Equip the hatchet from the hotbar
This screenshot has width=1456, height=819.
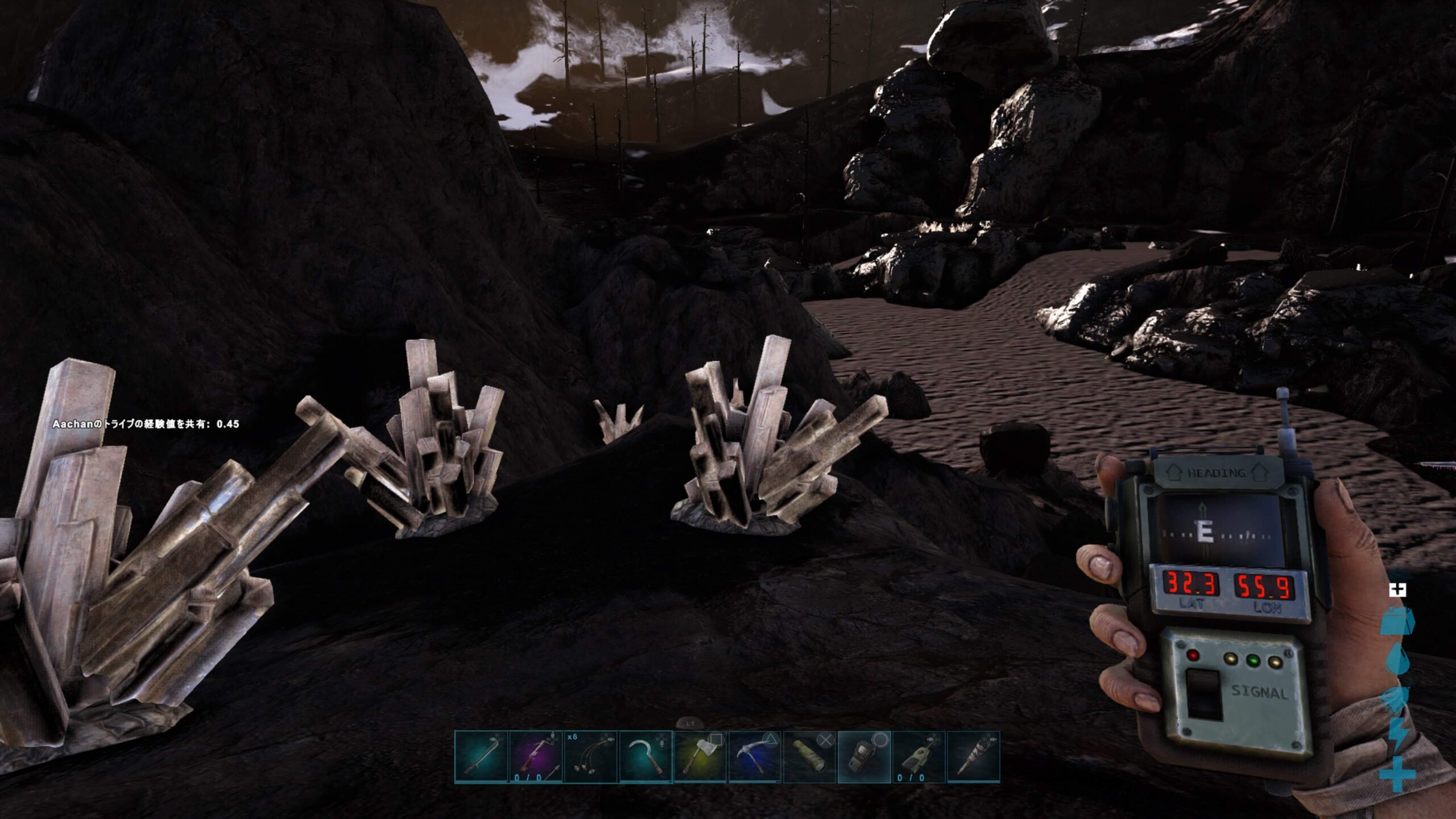point(700,757)
